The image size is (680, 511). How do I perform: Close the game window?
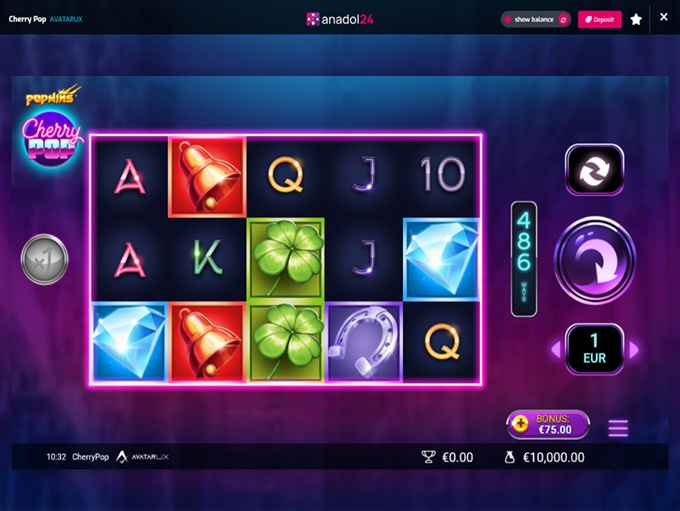pos(664,17)
